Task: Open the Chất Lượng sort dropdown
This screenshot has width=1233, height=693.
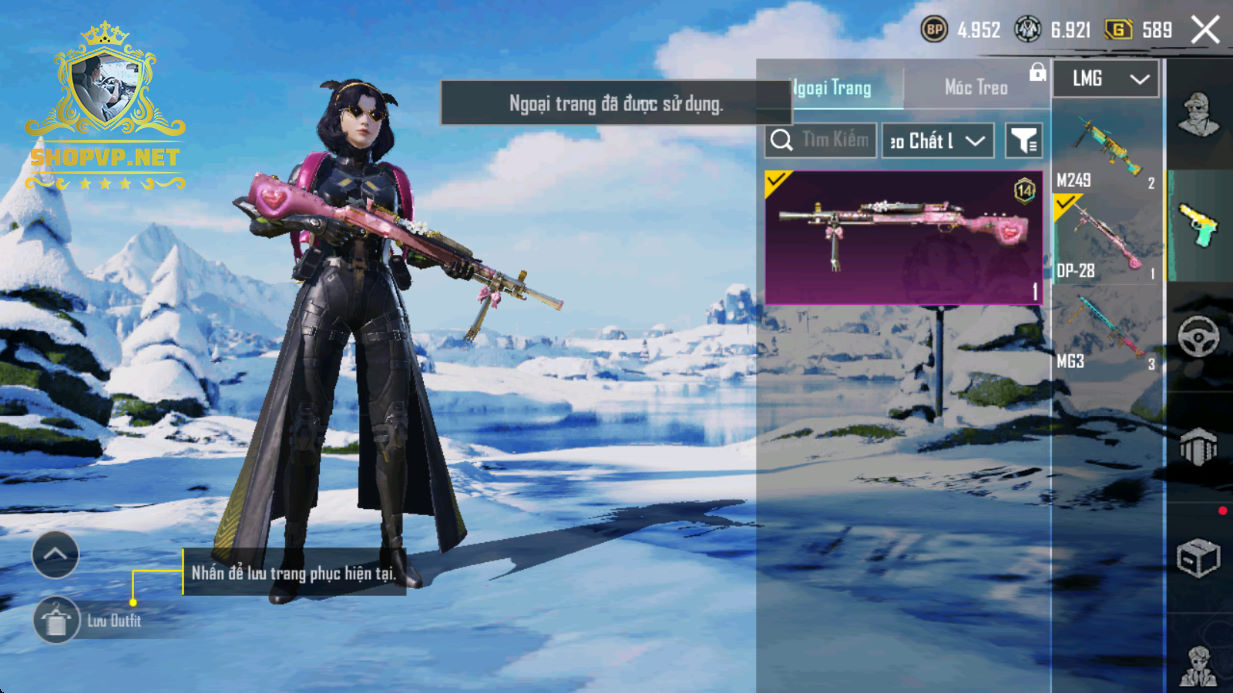Action: tap(937, 141)
